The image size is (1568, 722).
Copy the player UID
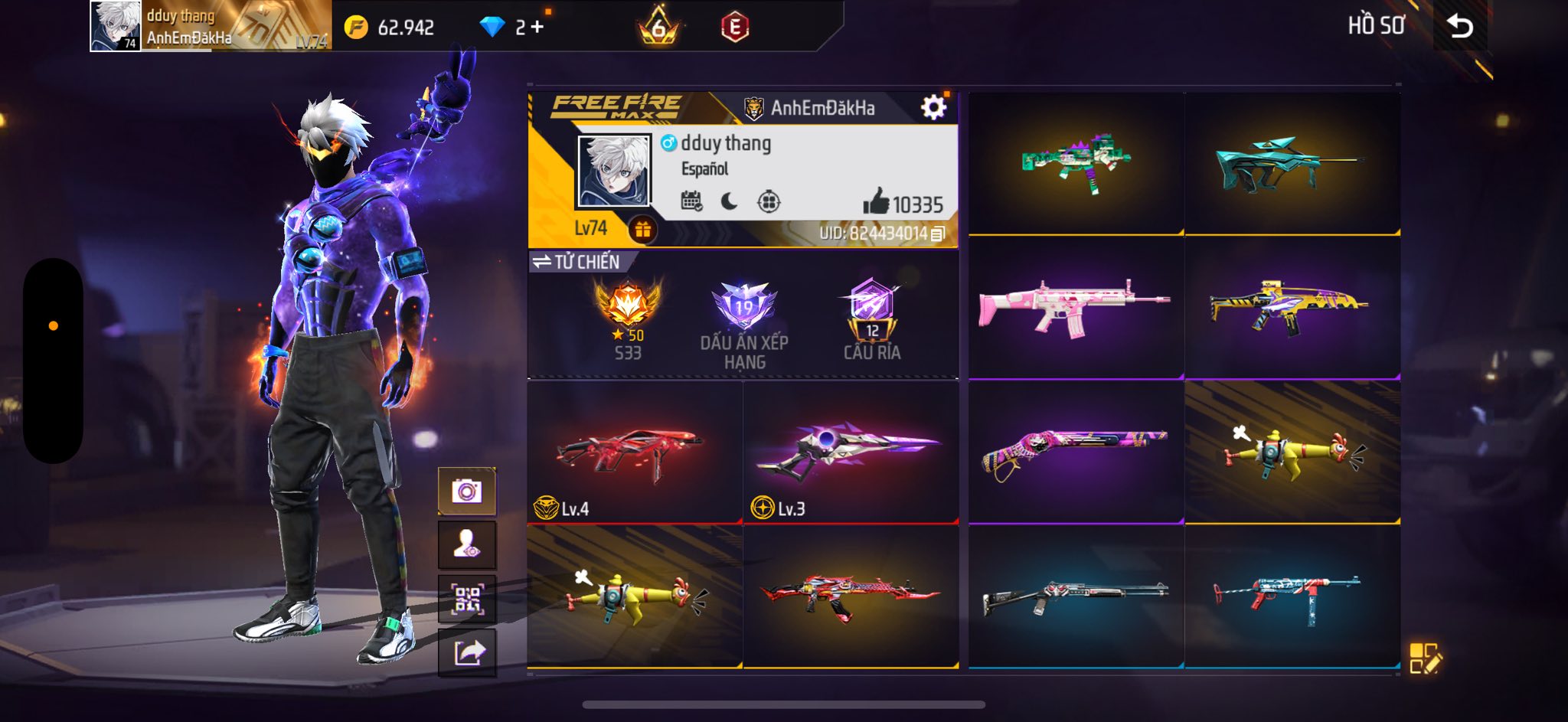coord(938,234)
